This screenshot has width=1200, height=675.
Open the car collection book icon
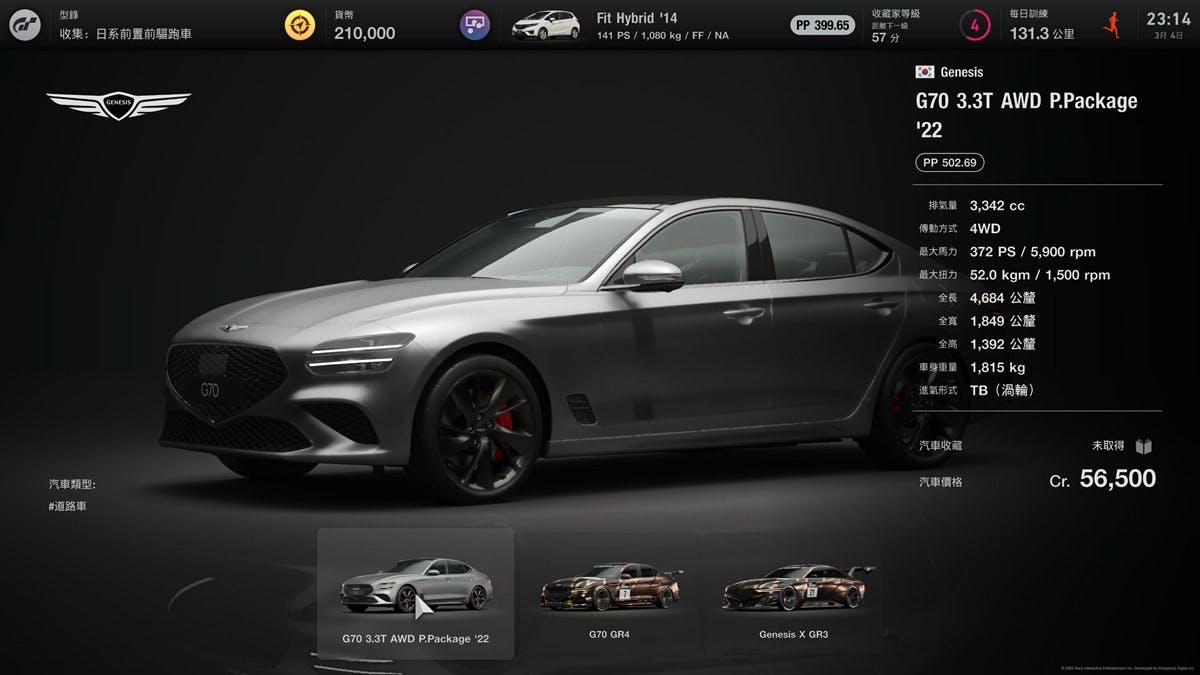[1144, 446]
